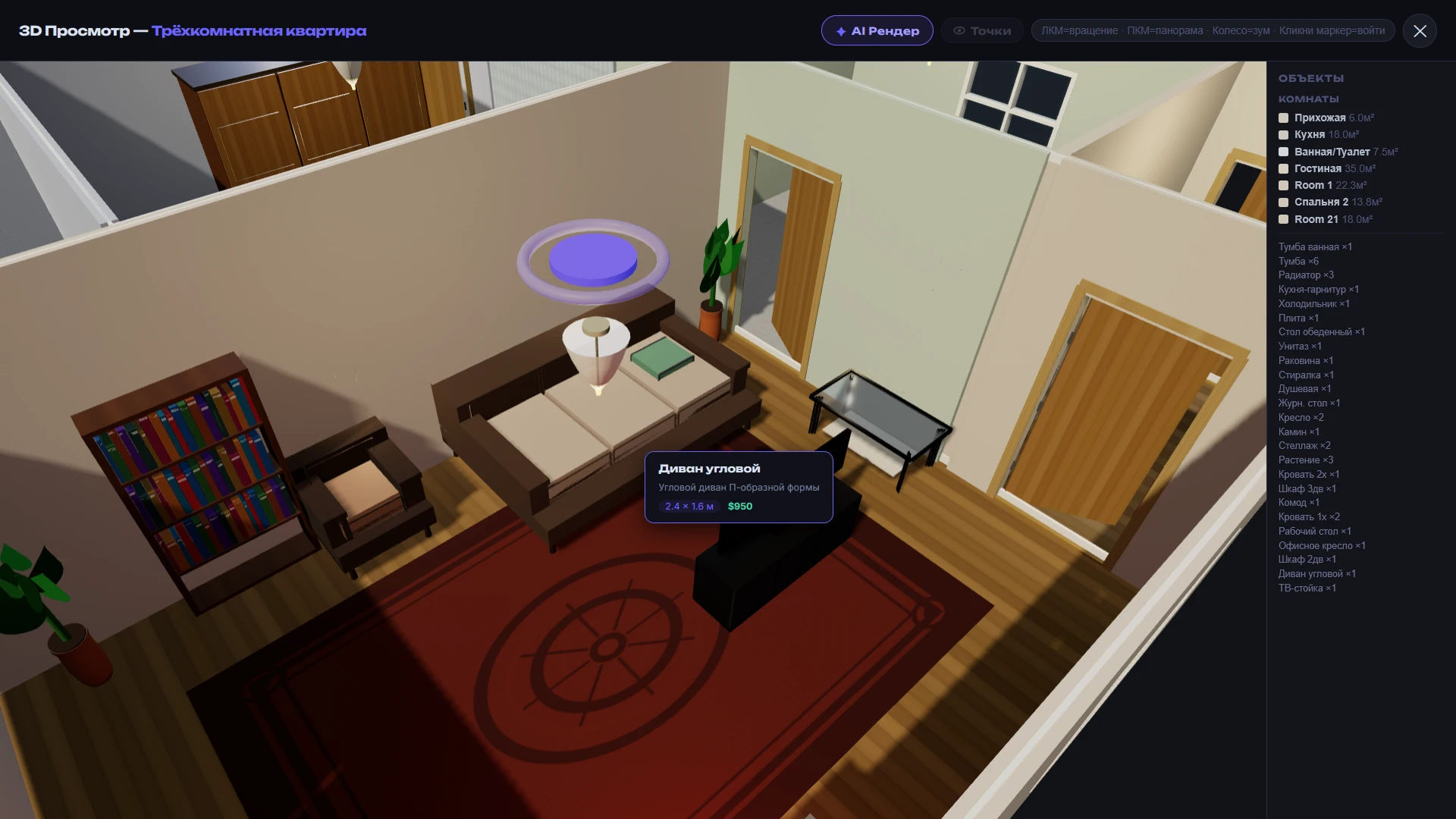1456x819 pixels.
Task: Click the X close button top right
Action: [1419, 30]
